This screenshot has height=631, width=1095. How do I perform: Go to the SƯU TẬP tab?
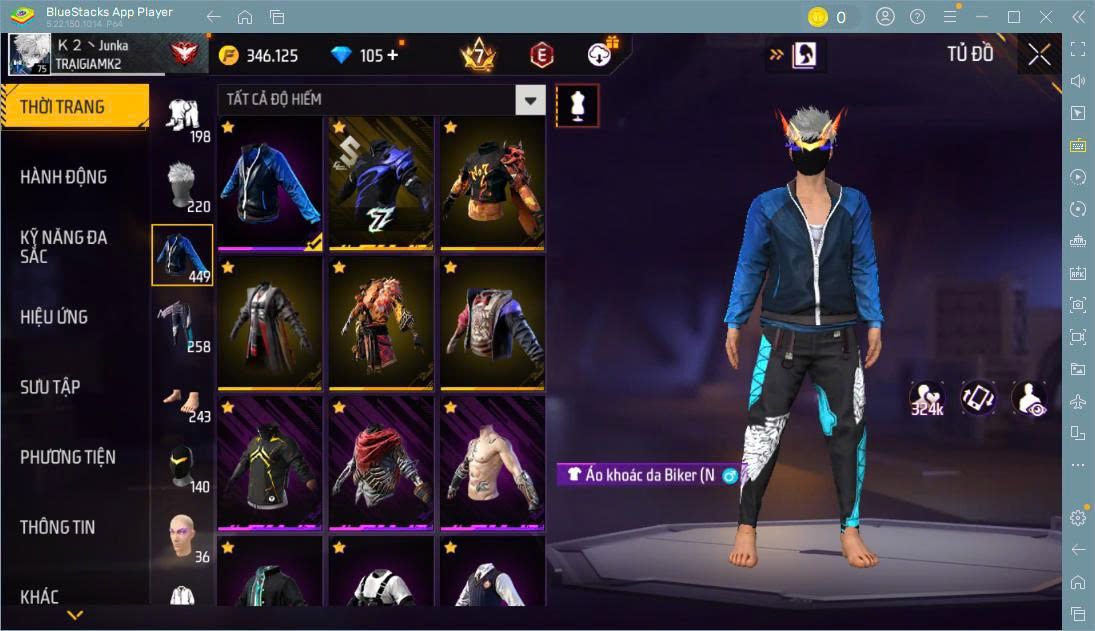click(x=50, y=387)
